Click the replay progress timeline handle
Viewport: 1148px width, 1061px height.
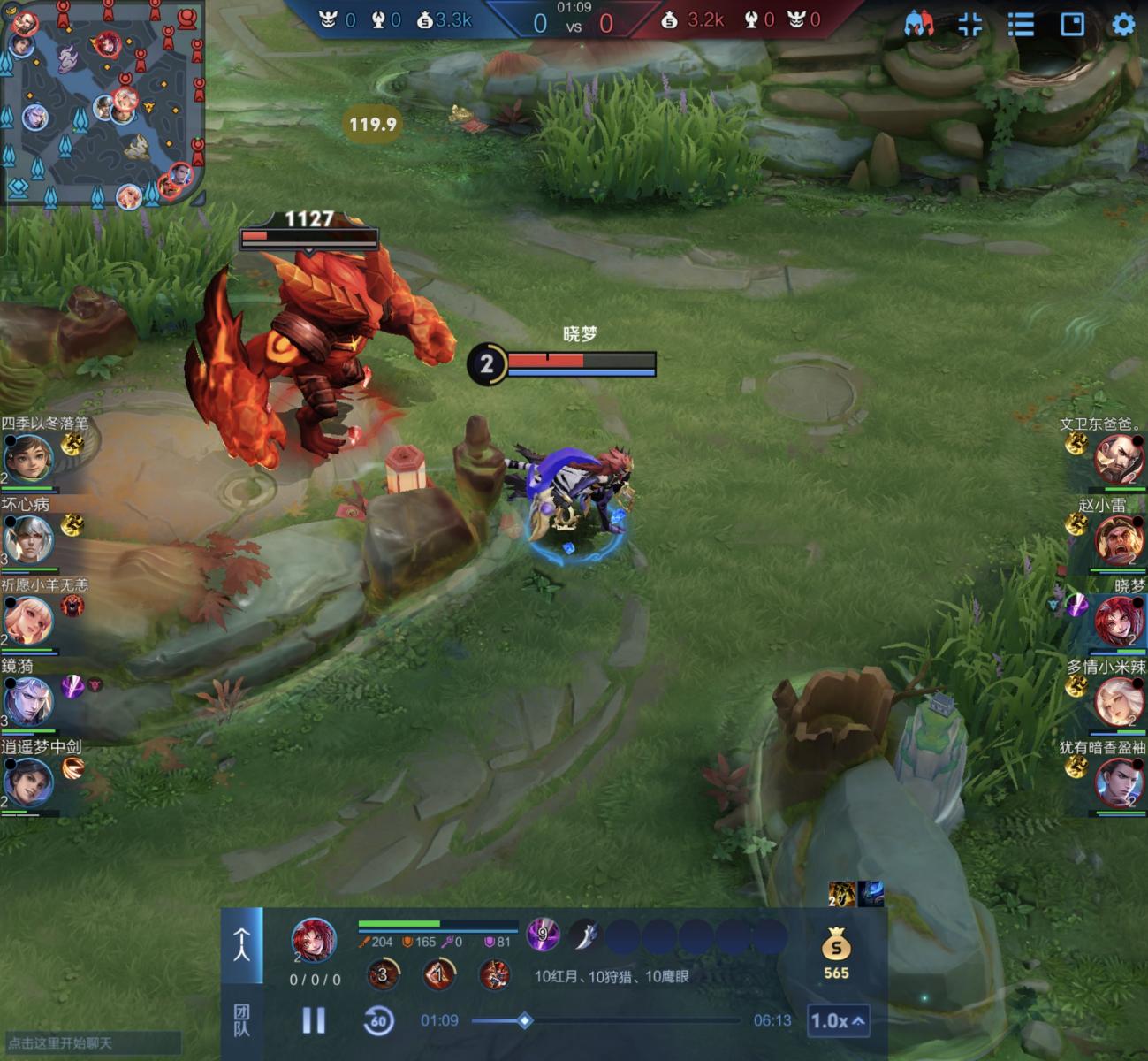pos(524,1020)
